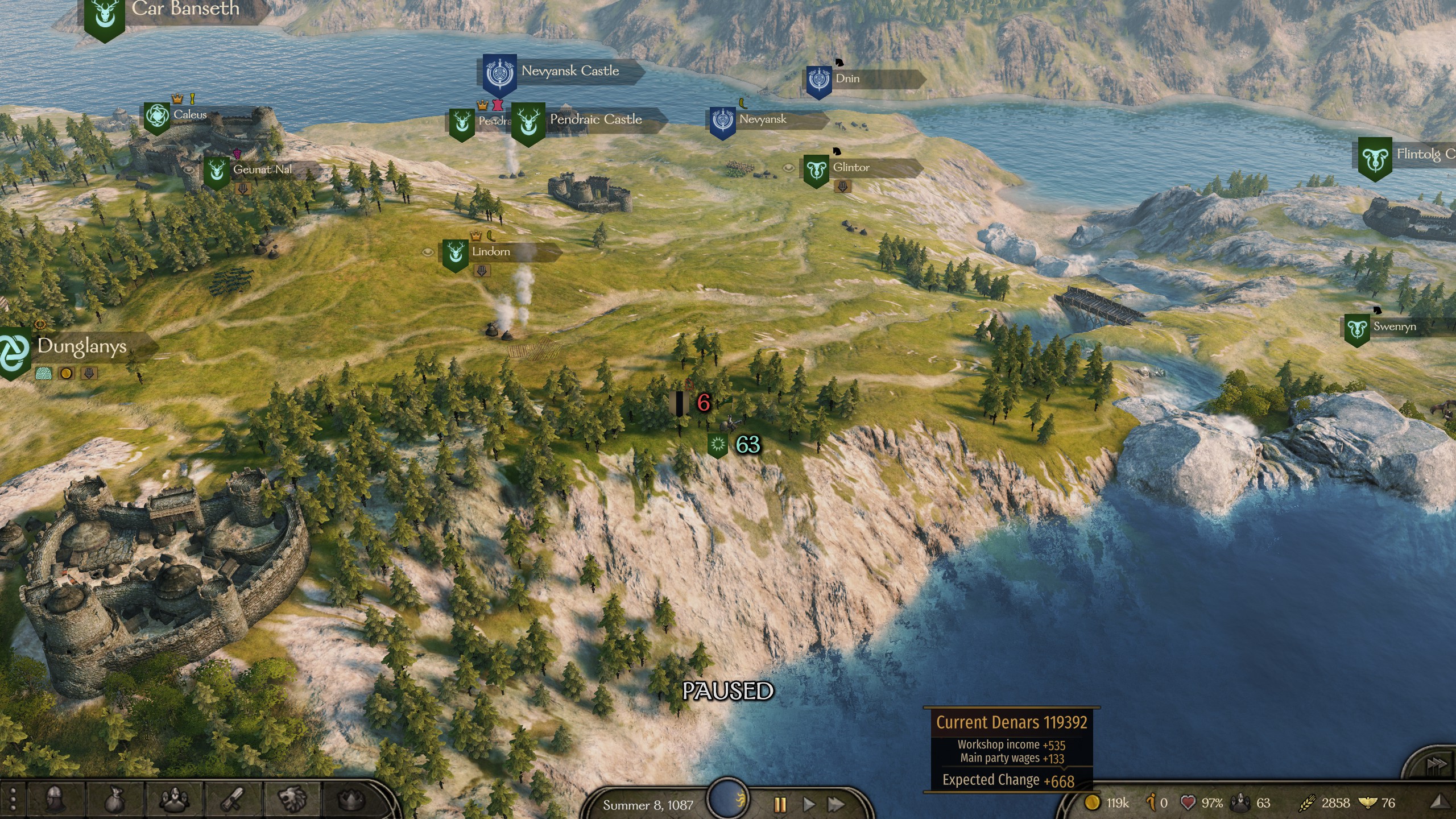The height and width of the screenshot is (819, 1456).
Task: Select the Glintor village nameplate
Action: coord(851,168)
